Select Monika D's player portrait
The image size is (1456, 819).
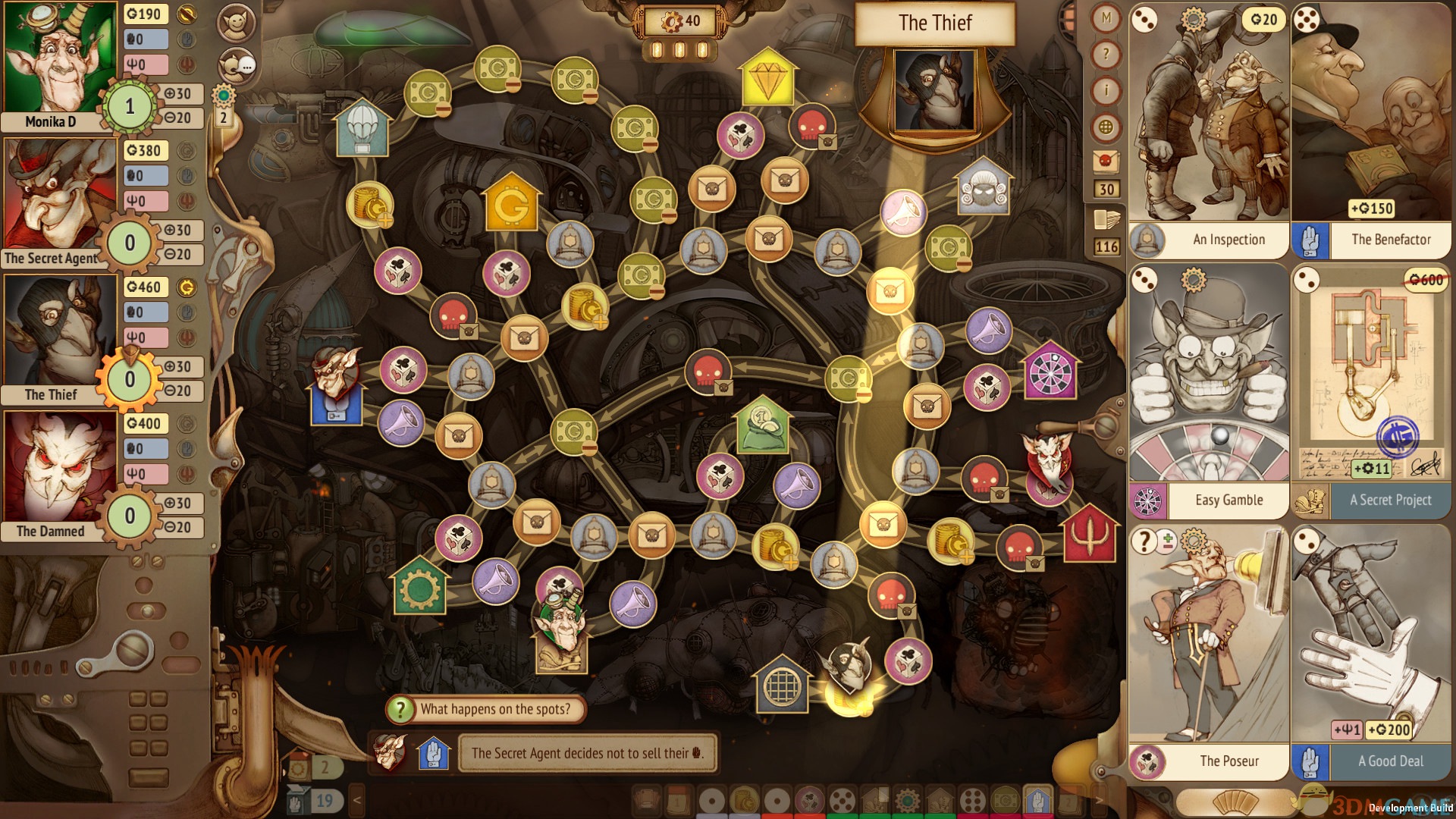61,59
